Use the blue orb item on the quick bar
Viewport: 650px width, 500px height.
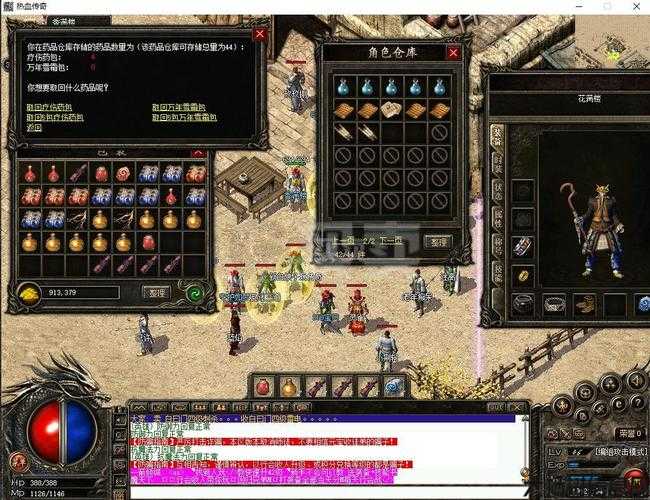coord(394,386)
